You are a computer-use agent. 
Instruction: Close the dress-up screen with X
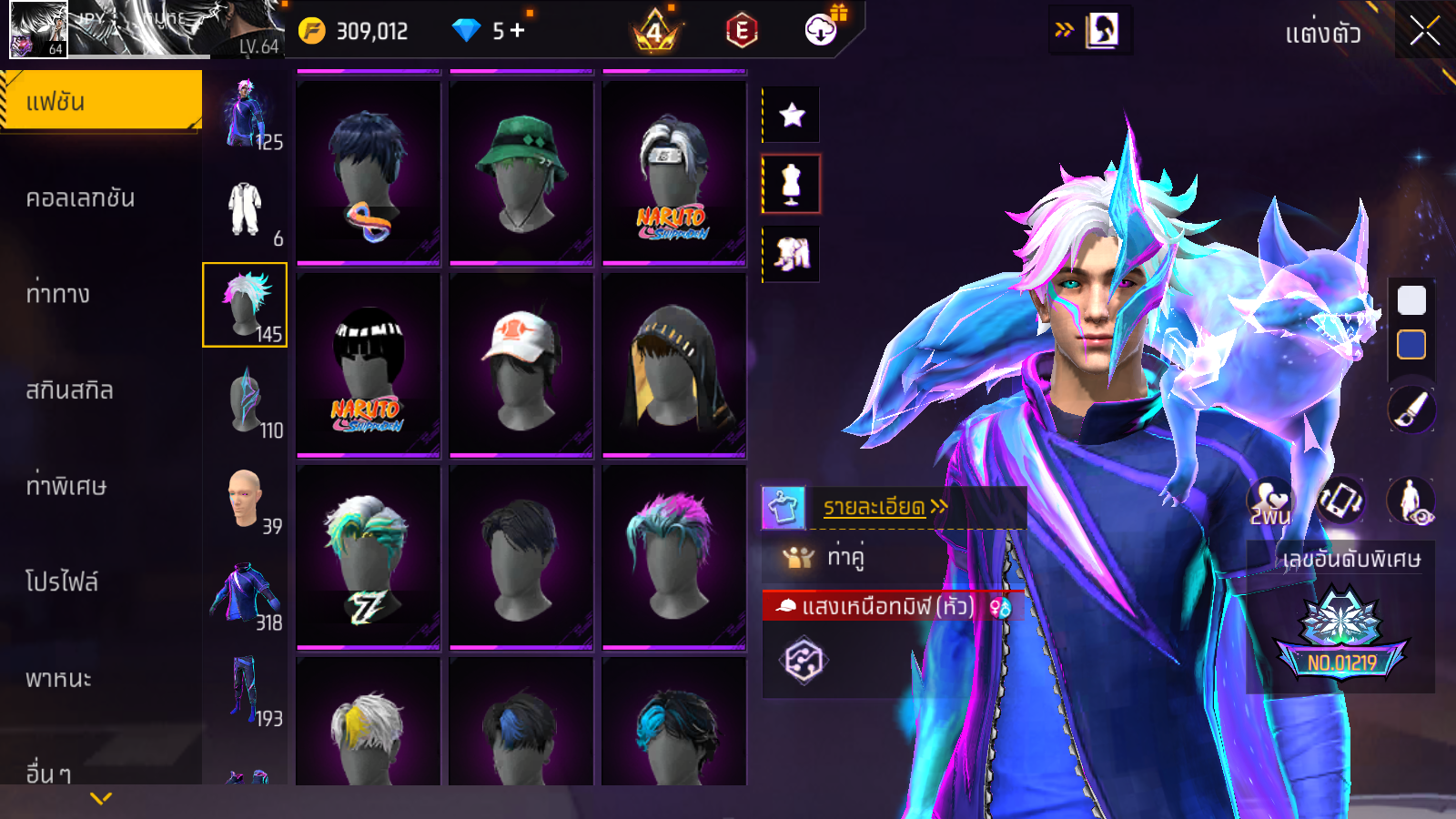click(1424, 32)
